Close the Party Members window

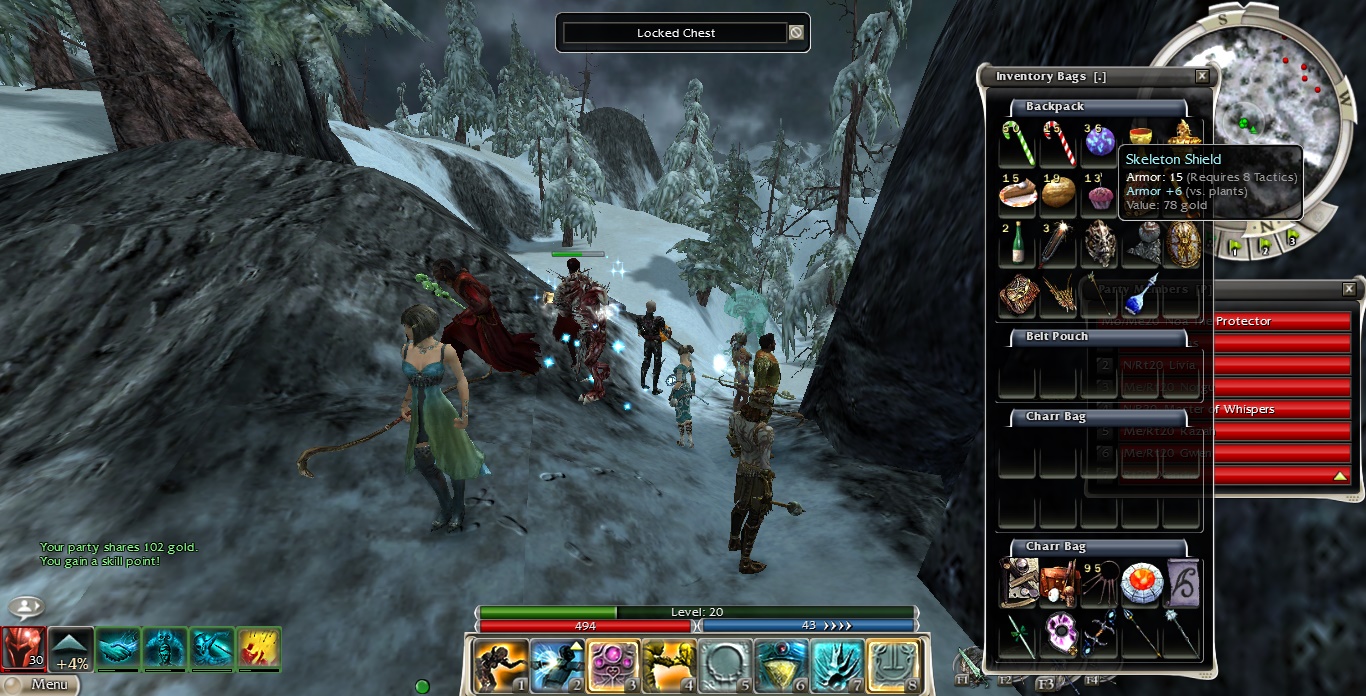pos(1349,289)
